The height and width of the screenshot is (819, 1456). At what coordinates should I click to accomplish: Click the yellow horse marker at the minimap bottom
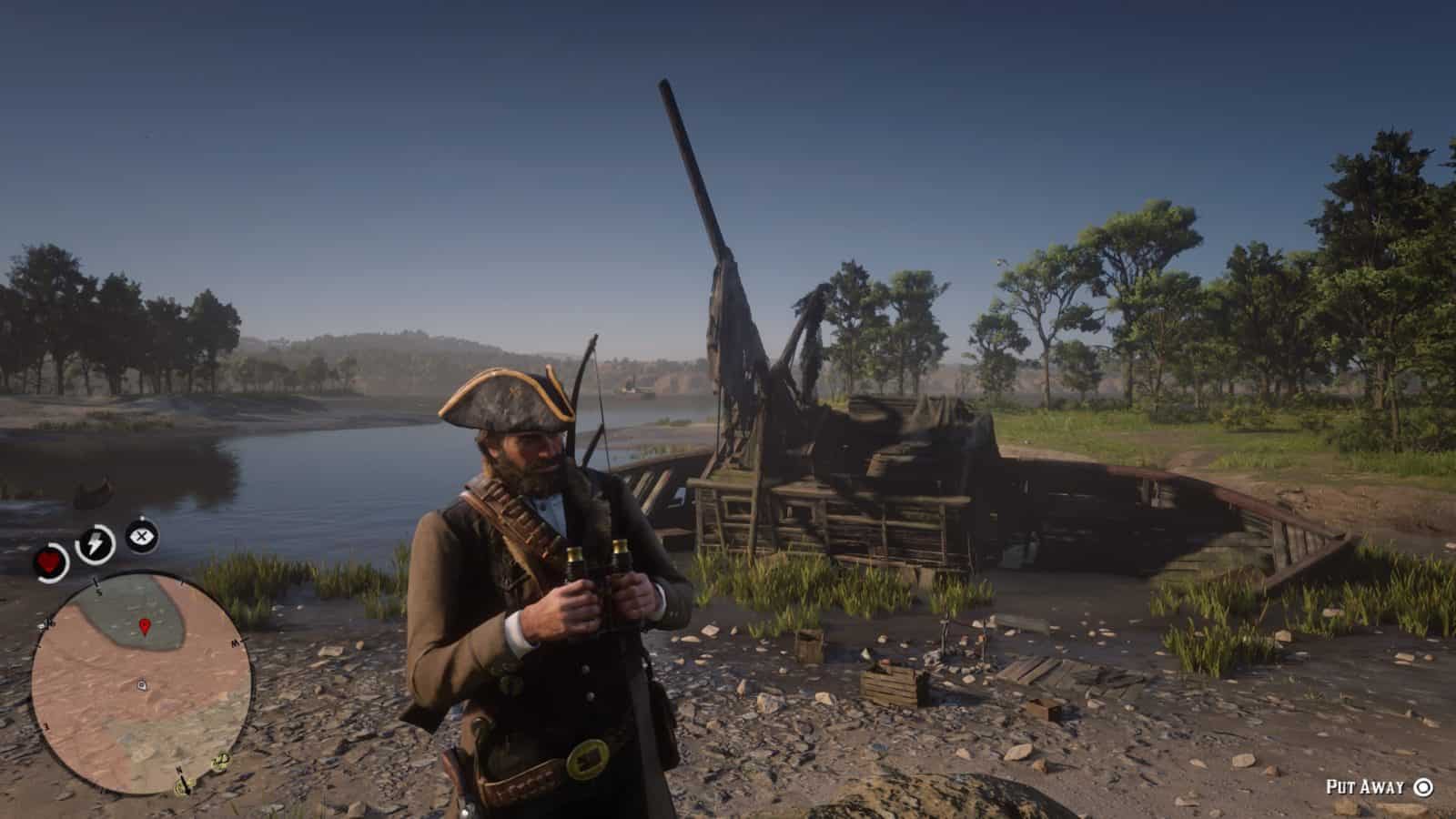[180, 786]
